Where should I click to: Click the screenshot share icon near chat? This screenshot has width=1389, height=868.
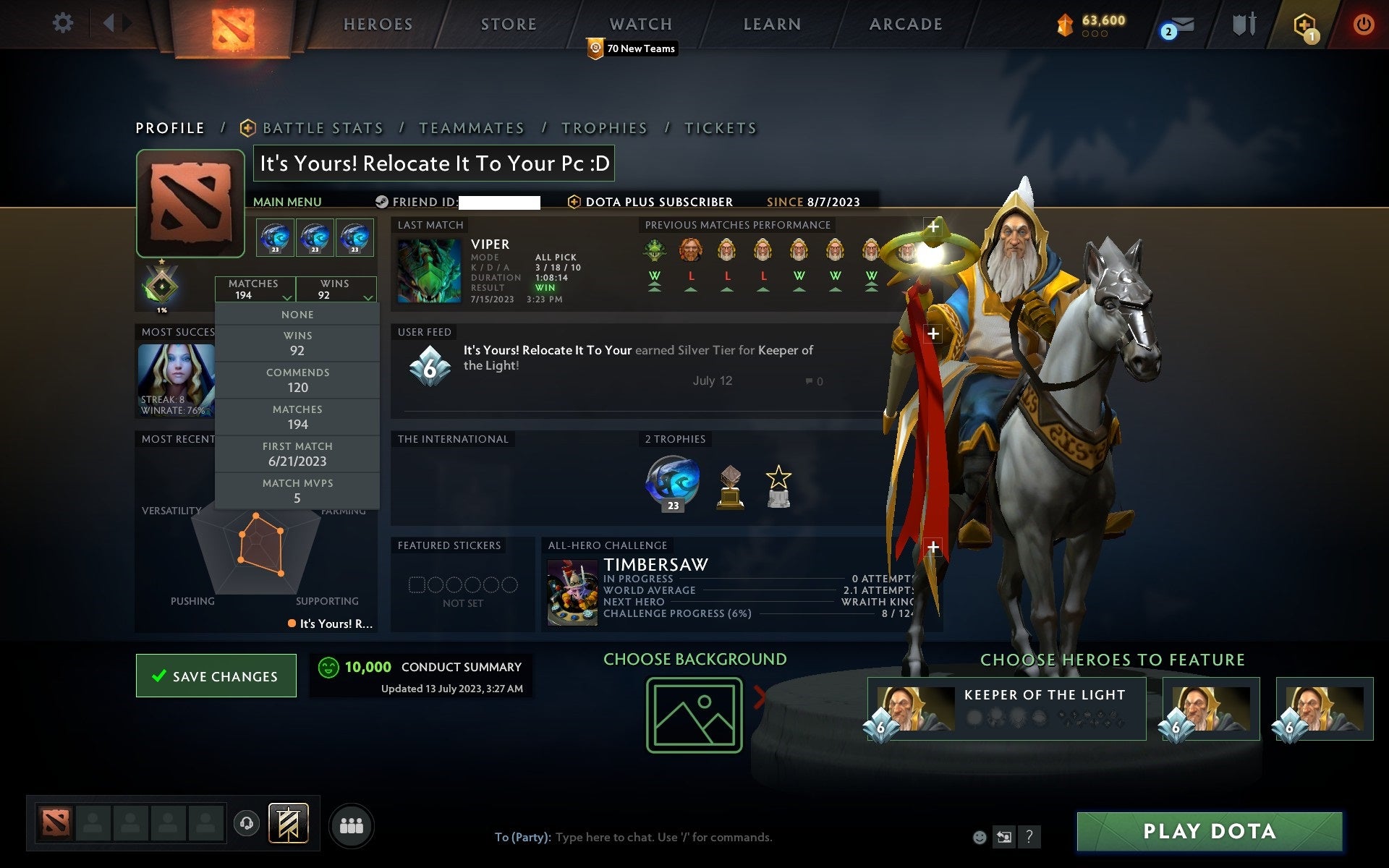(1003, 838)
